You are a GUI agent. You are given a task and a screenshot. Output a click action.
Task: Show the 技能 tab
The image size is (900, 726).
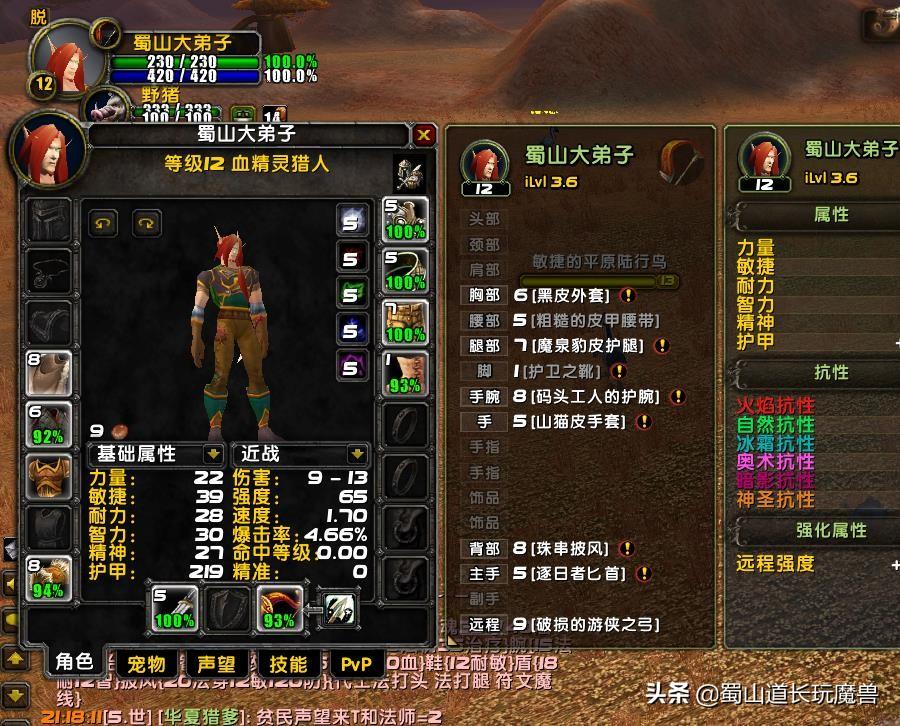[x=288, y=664]
